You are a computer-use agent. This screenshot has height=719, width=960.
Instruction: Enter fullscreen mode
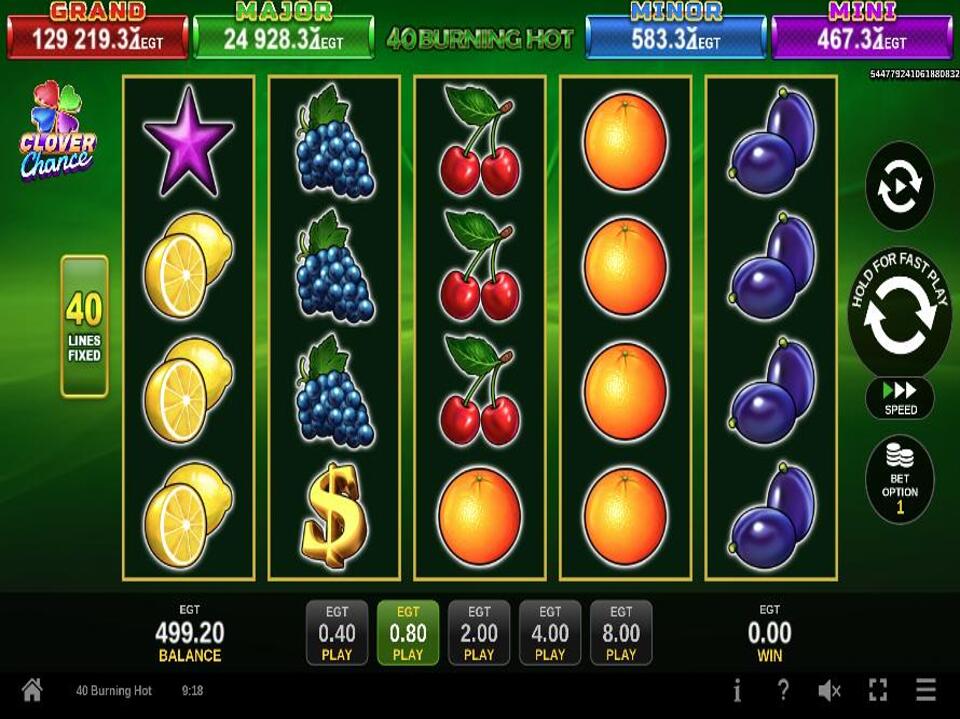[878, 690]
